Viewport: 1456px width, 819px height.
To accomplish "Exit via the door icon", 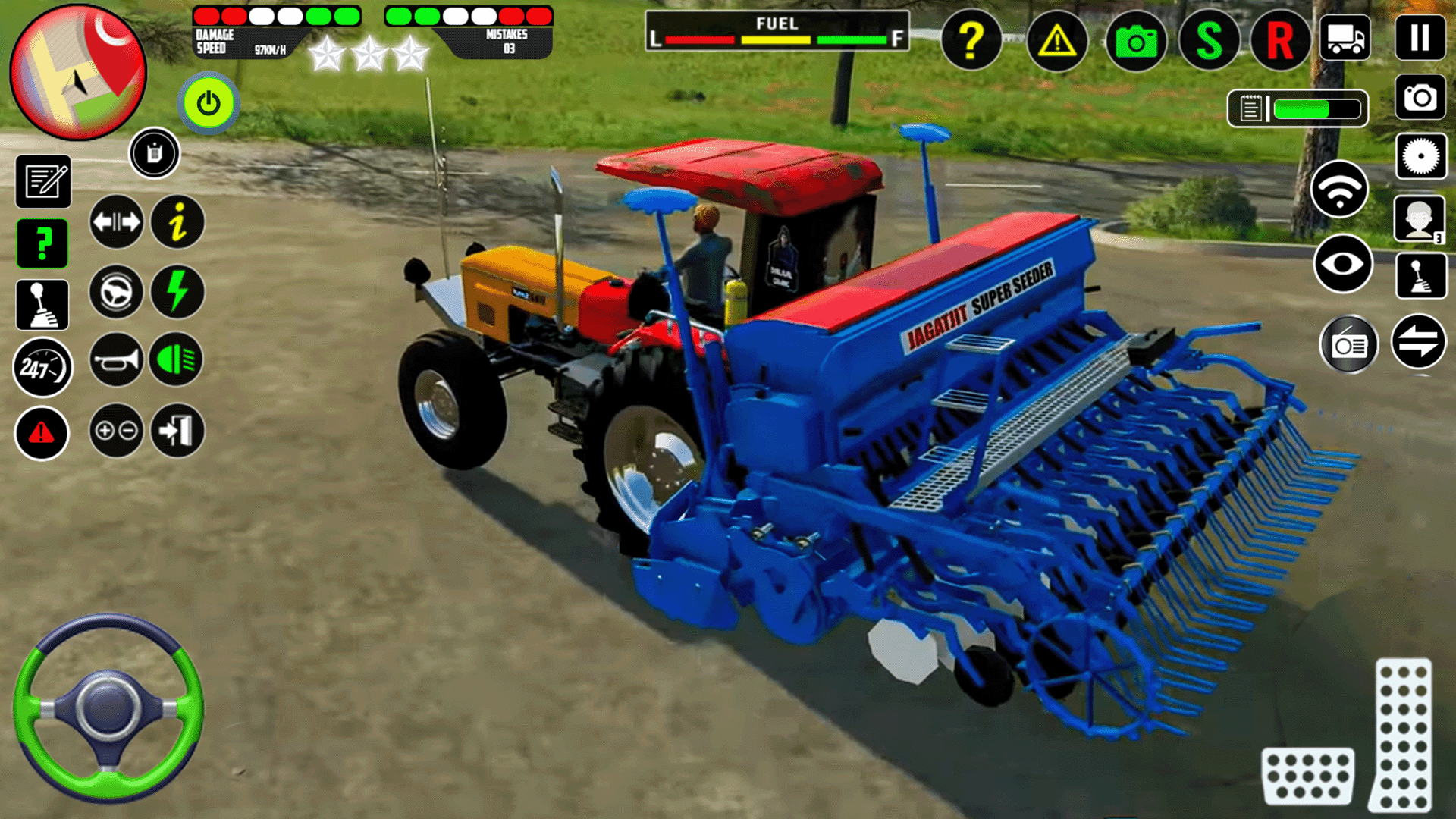I will point(176,431).
